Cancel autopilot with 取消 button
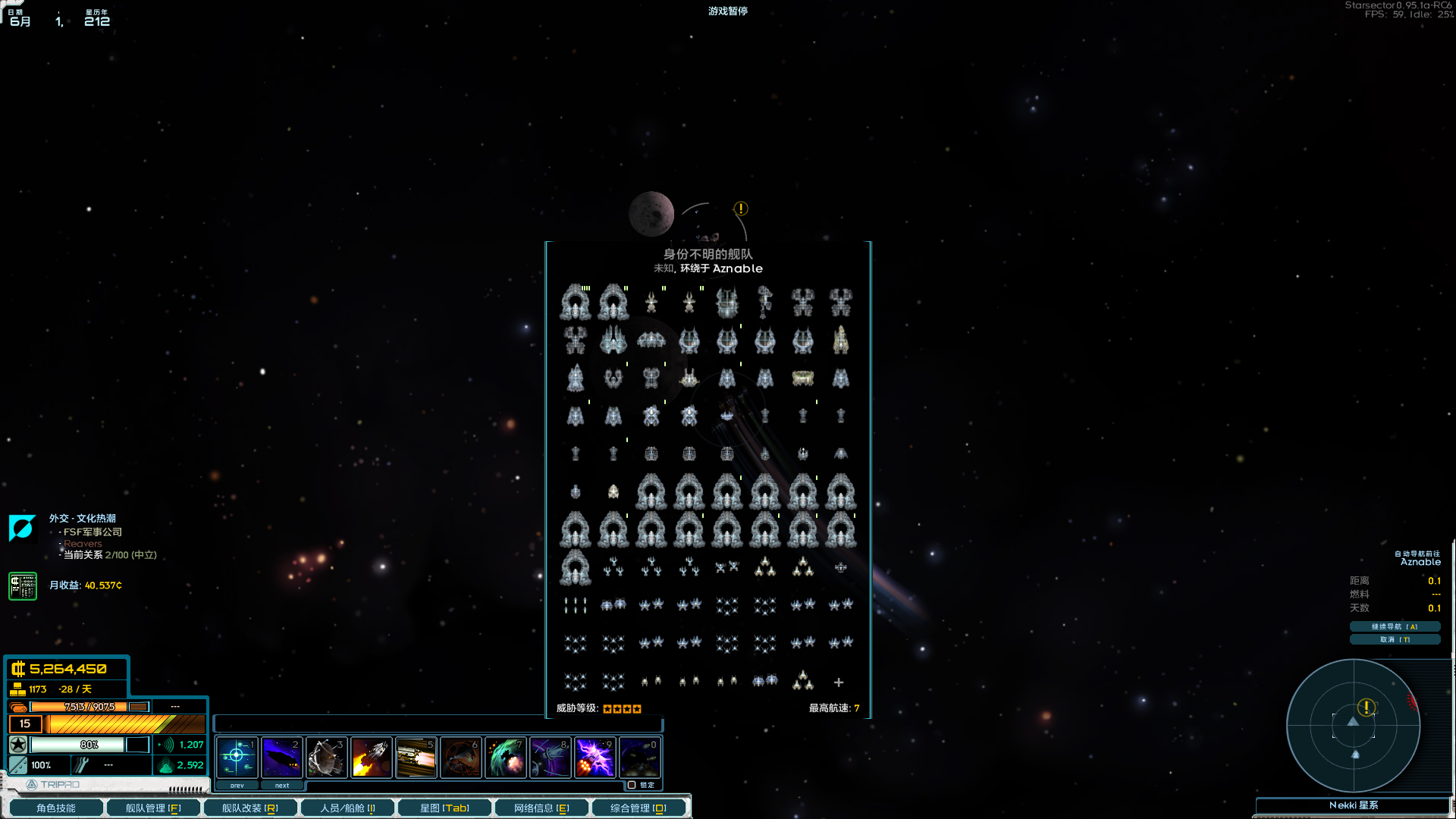The width and height of the screenshot is (1456, 819). (1394, 639)
